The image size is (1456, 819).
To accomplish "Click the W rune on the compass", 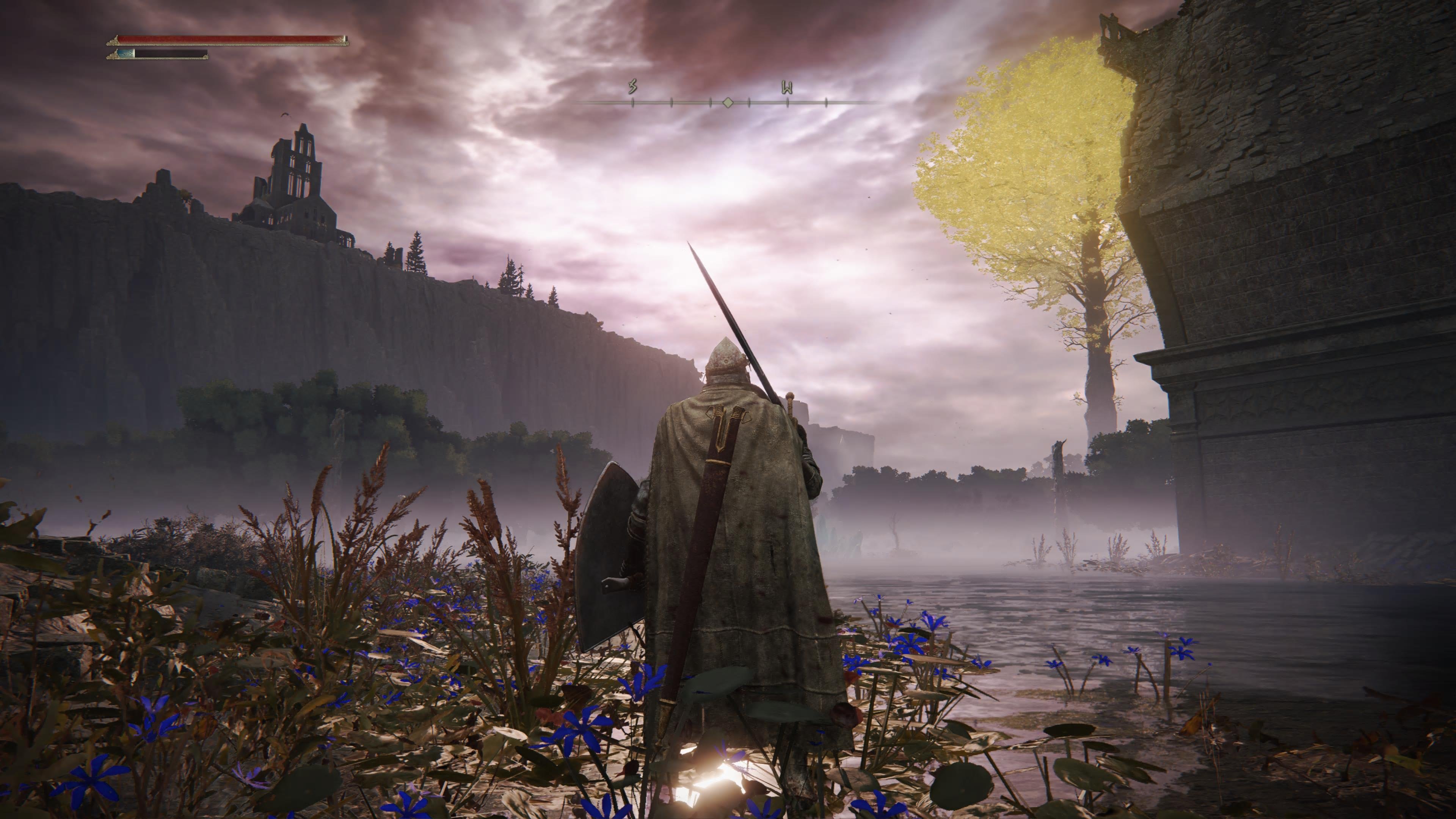I will coord(788,88).
